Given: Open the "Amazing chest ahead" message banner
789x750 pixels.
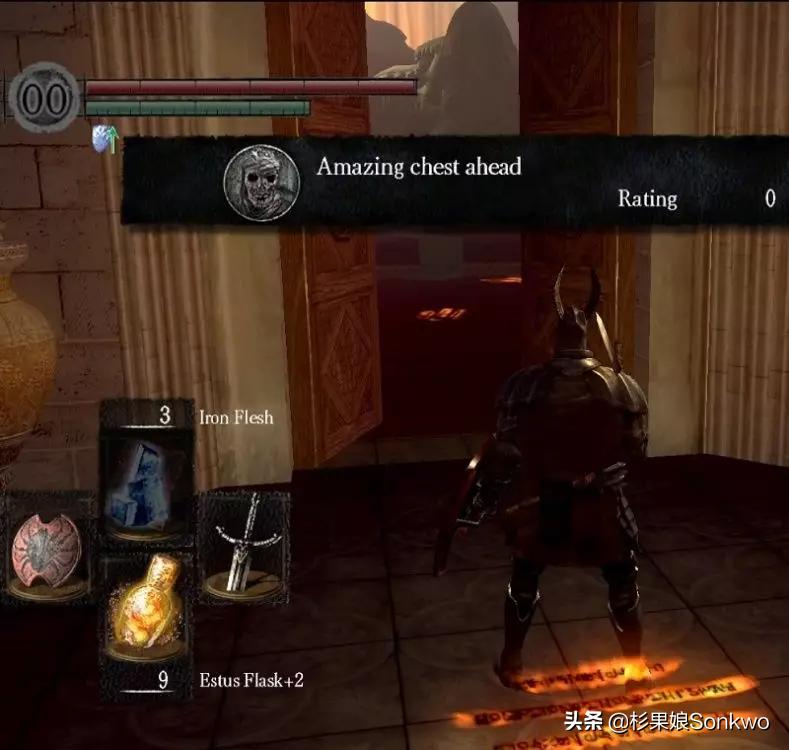Looking at the screenshot, I should tap(450, 181).
